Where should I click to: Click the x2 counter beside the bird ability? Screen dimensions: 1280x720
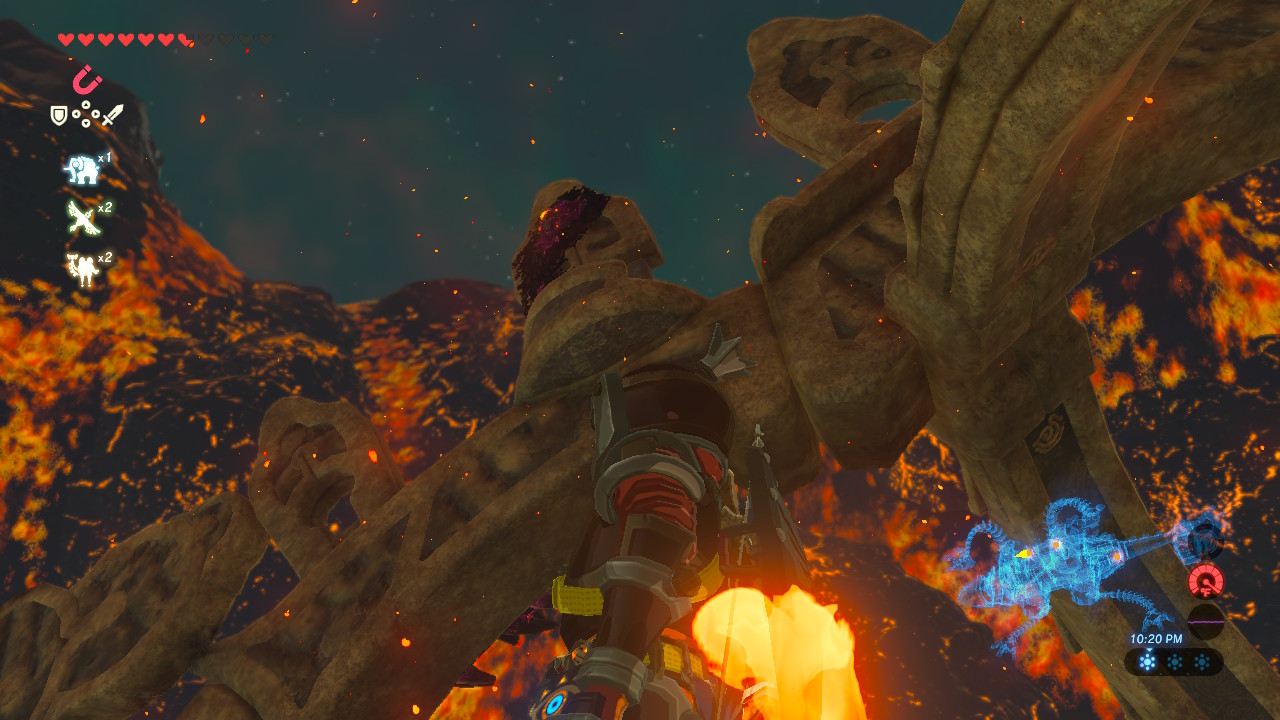(104, 206)
